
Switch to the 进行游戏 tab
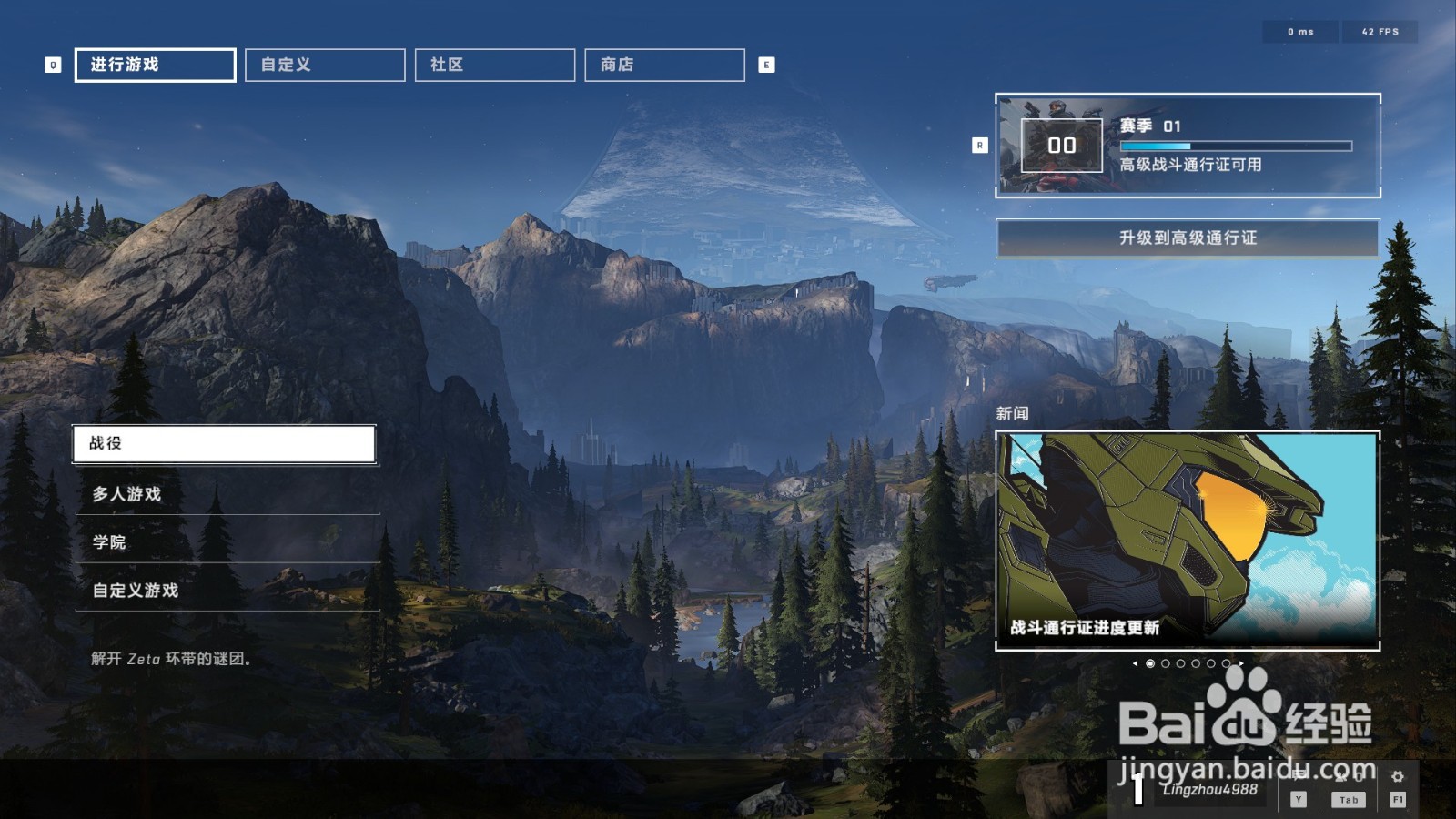click(155, 65)
